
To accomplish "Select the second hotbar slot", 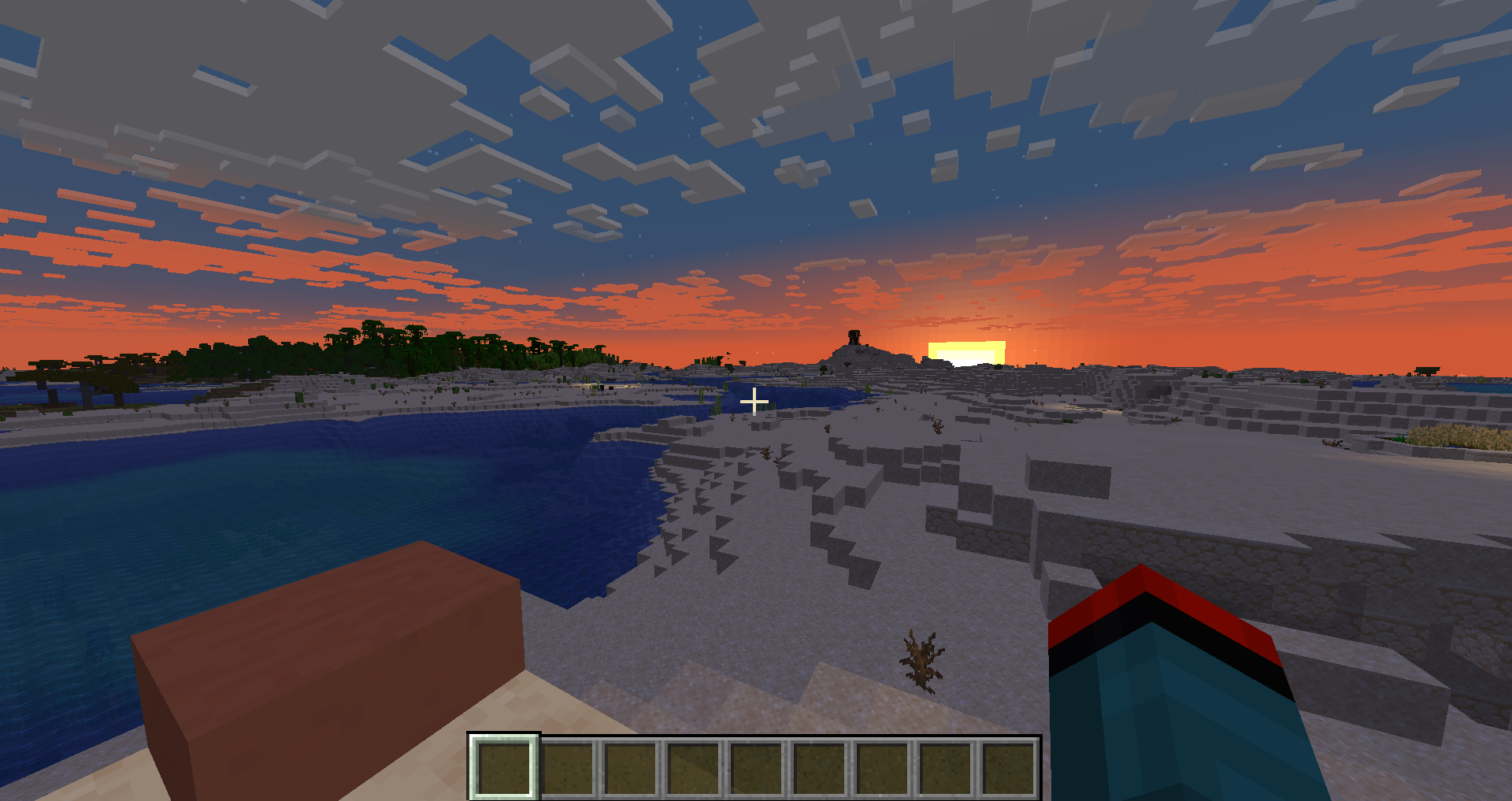I will pyautogui.click(x=567, y=769).
